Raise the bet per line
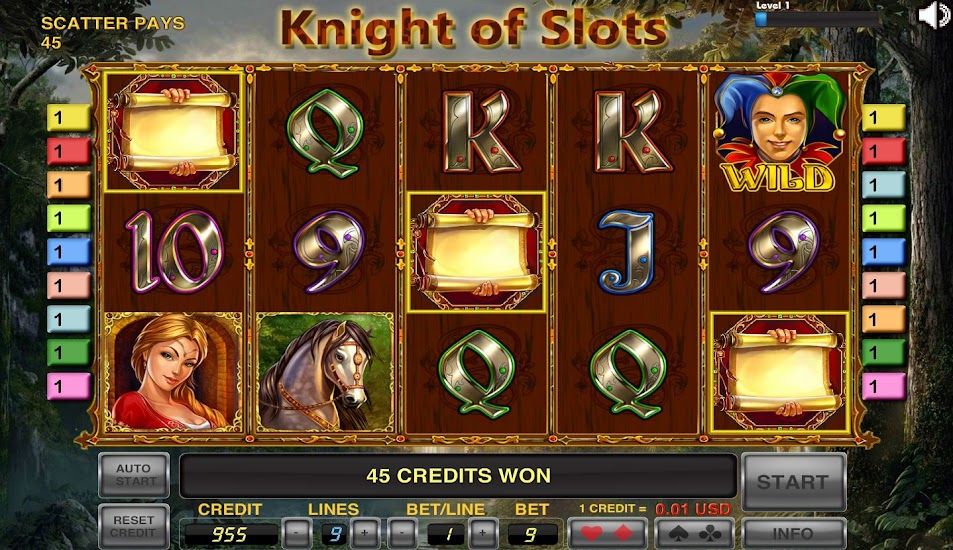This screenshot has width=953, height=550. pos(482,533)
